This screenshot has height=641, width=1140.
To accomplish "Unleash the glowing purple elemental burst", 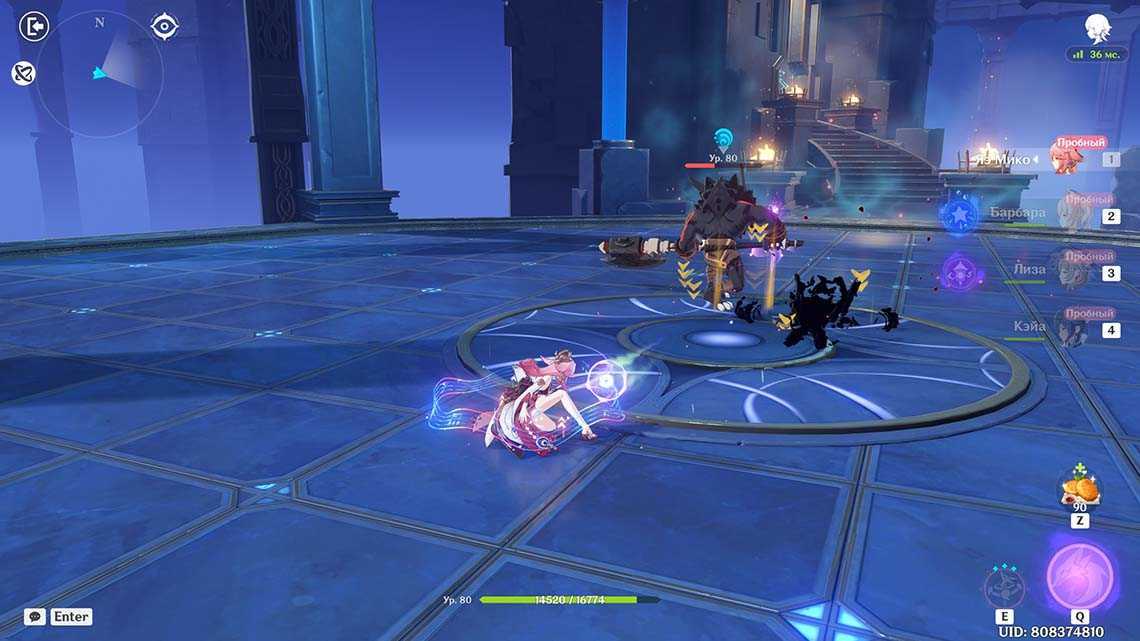I will (1079, 577).
